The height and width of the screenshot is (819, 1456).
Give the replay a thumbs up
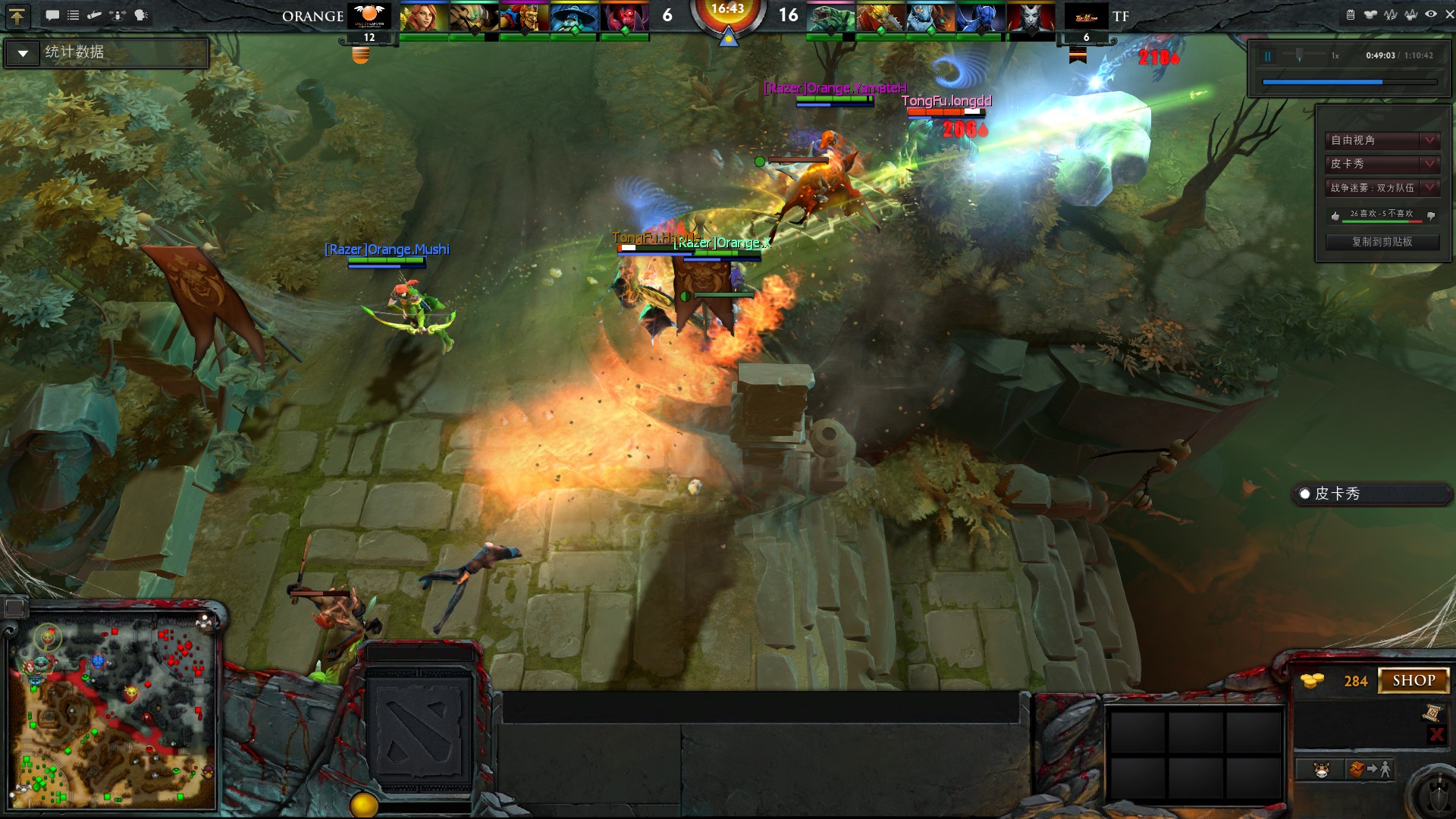pos(1335,215)
